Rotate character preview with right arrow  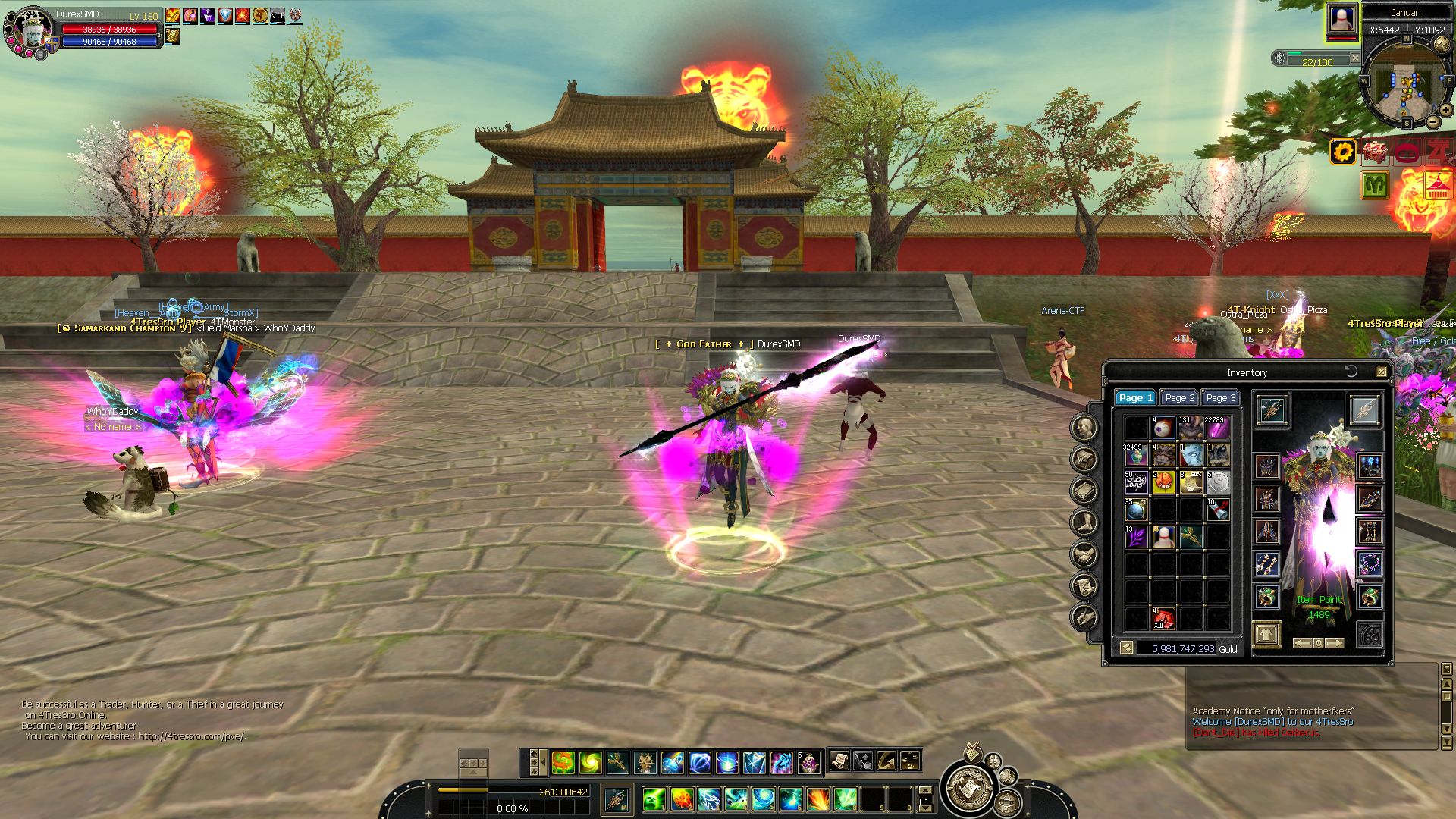point(1335,643)
